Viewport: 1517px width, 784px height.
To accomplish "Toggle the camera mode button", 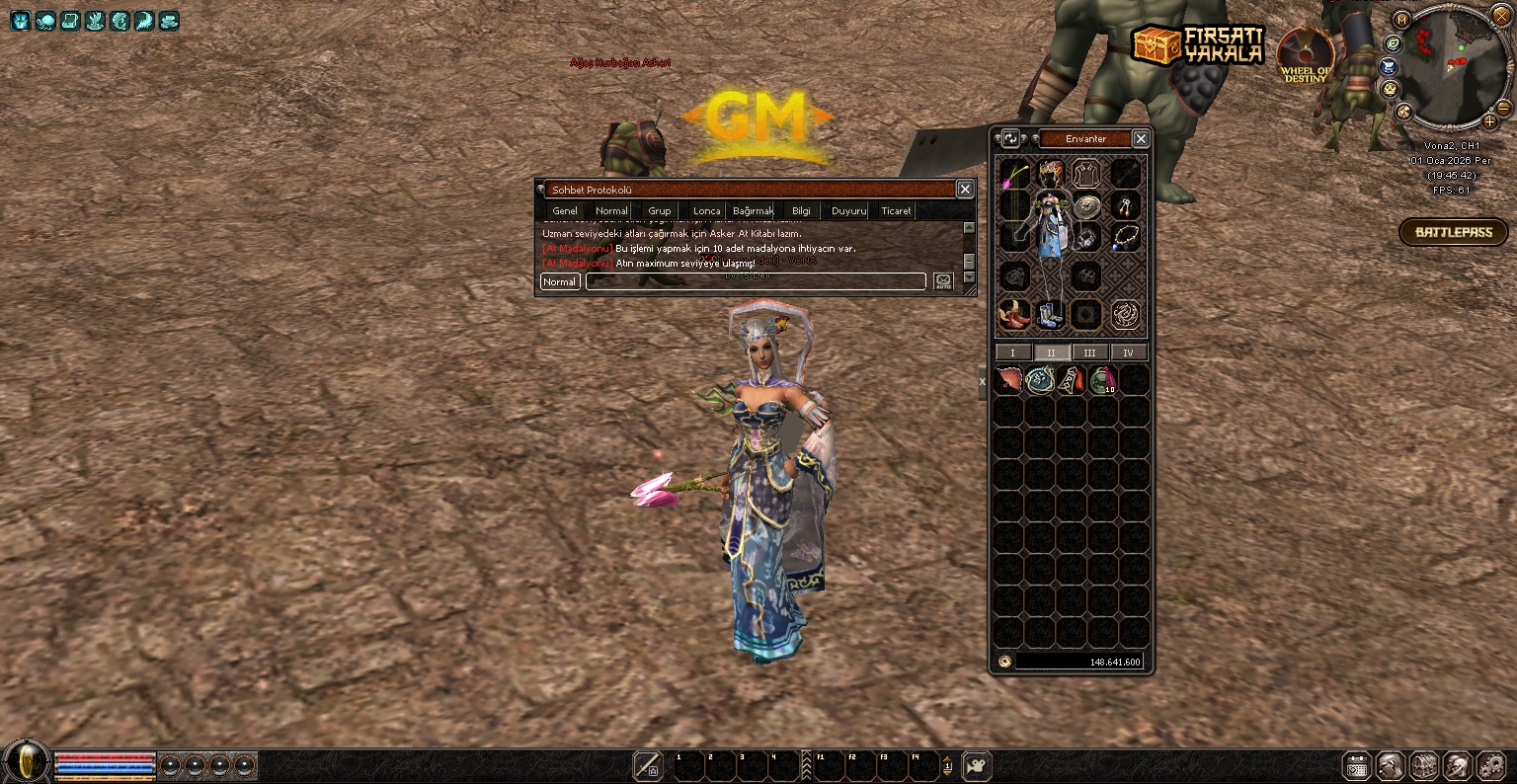I will (x=977, y=765).
